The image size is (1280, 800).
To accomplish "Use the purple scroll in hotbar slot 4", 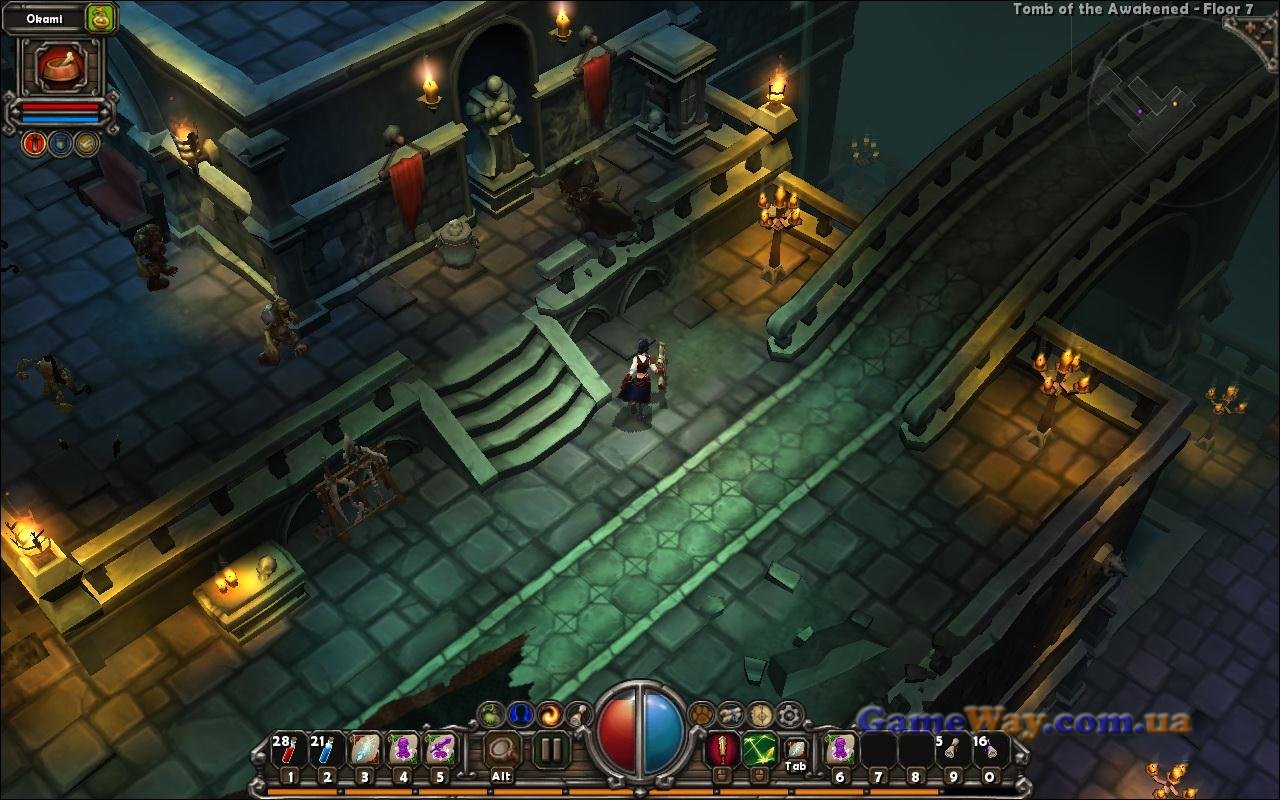I will click(402, 749).
